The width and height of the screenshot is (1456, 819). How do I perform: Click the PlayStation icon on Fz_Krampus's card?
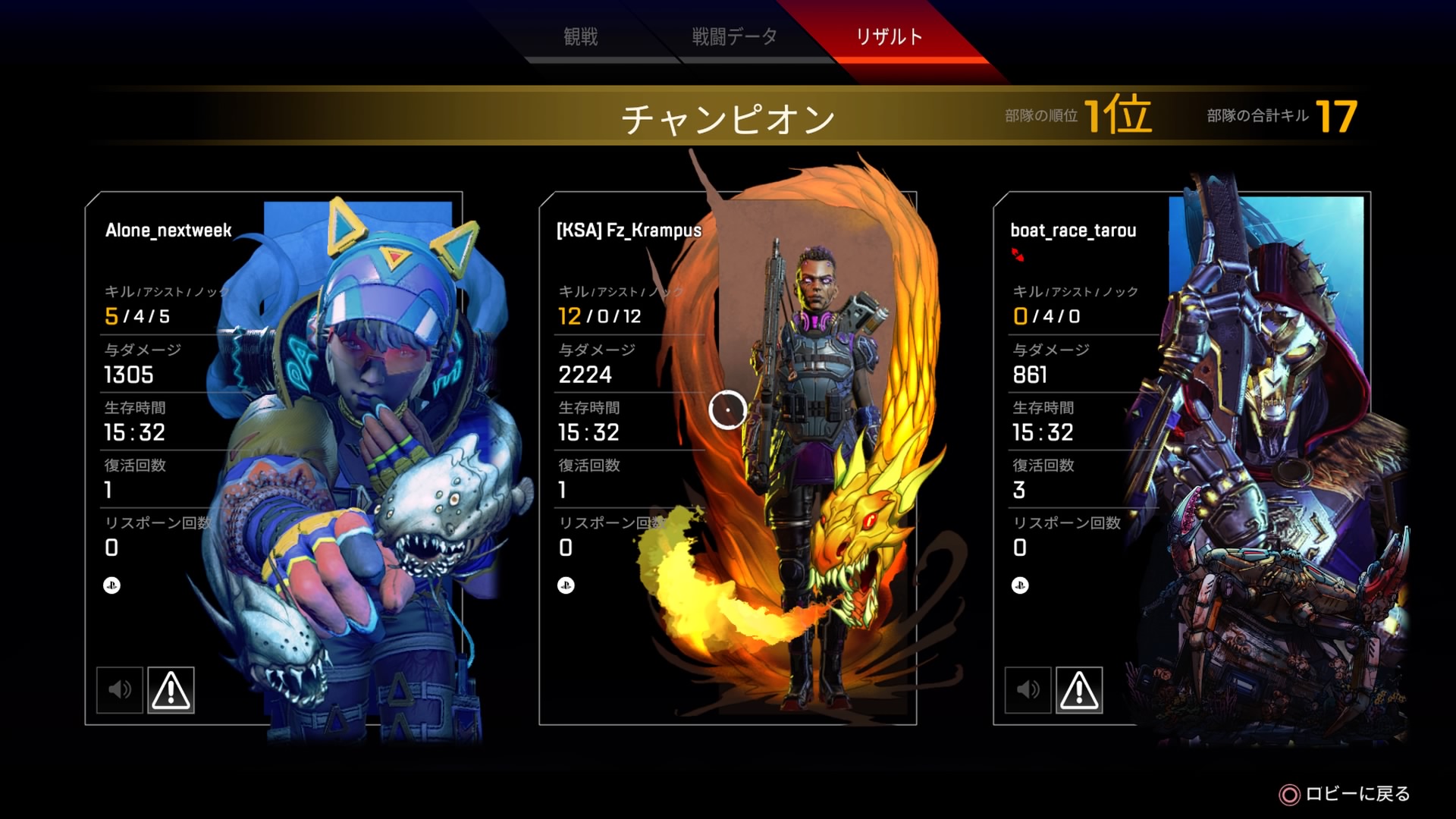564,585
